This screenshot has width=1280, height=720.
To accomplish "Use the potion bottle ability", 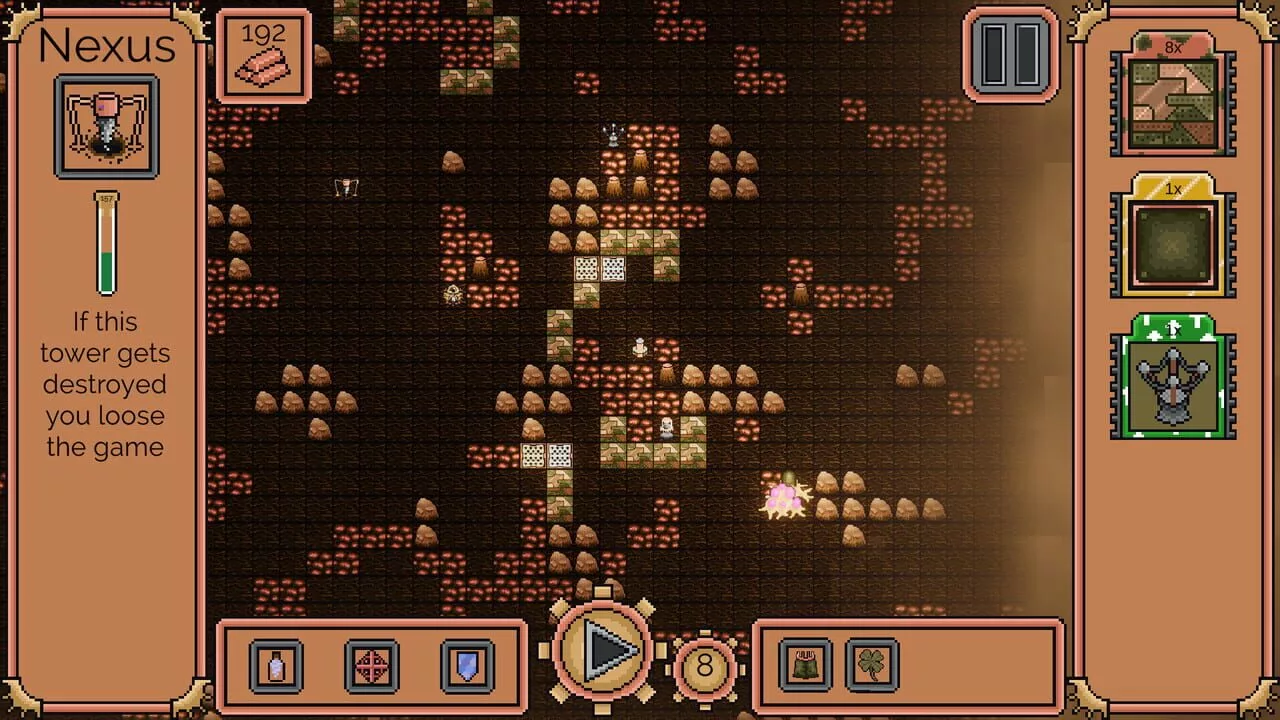I will coord(276,665).
